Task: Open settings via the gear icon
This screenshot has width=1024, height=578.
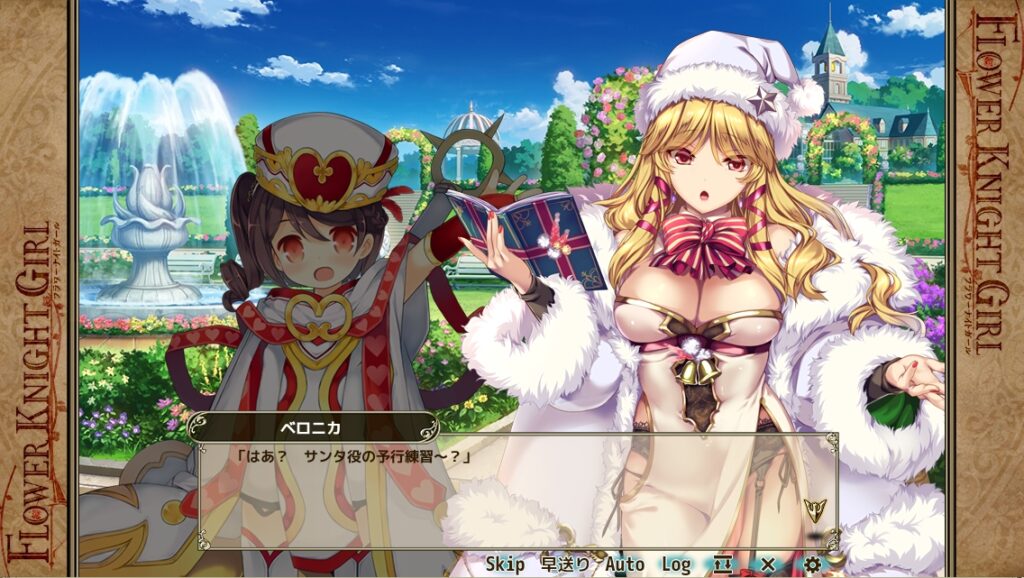Action: coord(812,565)
